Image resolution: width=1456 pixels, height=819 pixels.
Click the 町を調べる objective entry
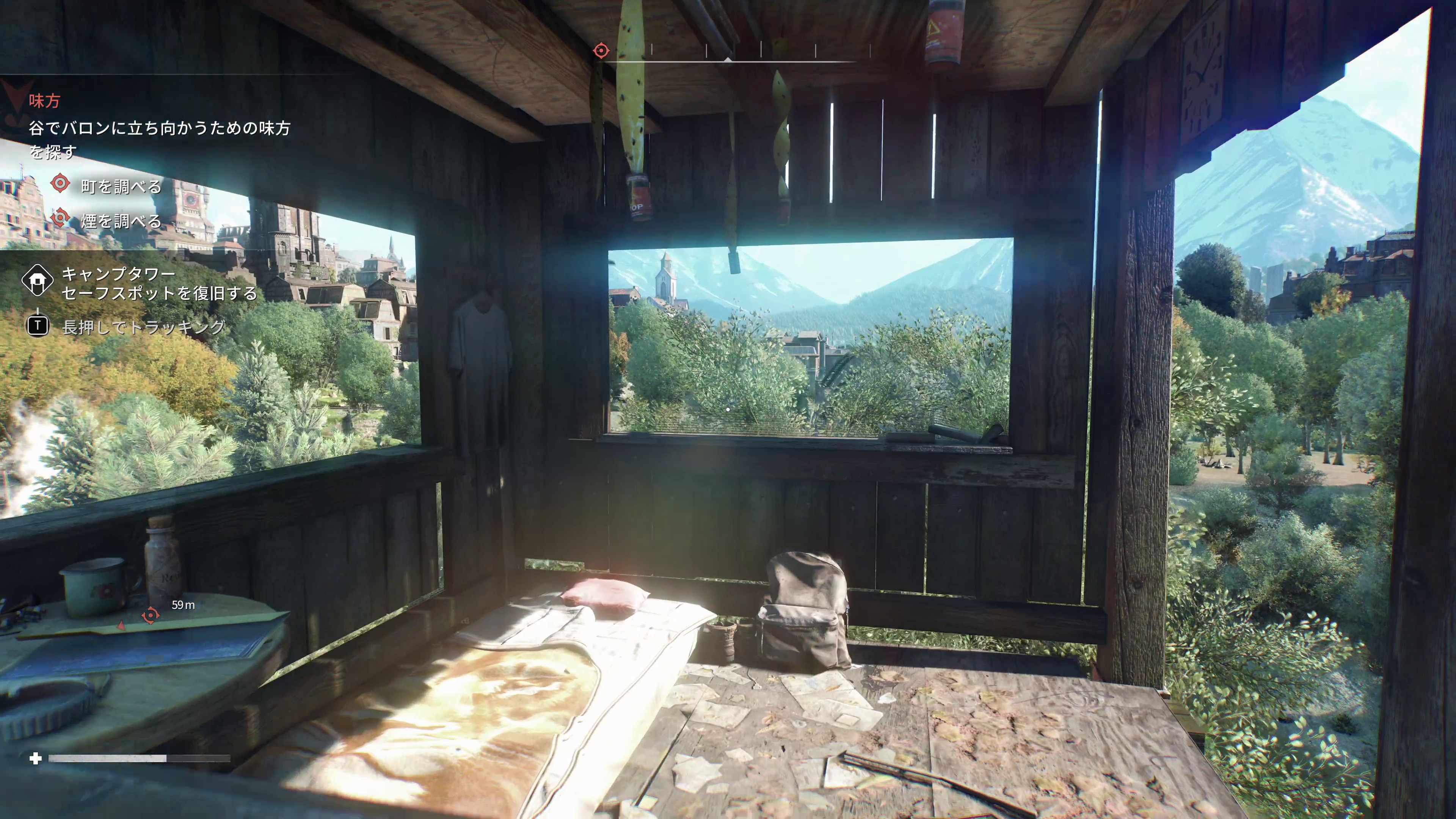[121, 186]
